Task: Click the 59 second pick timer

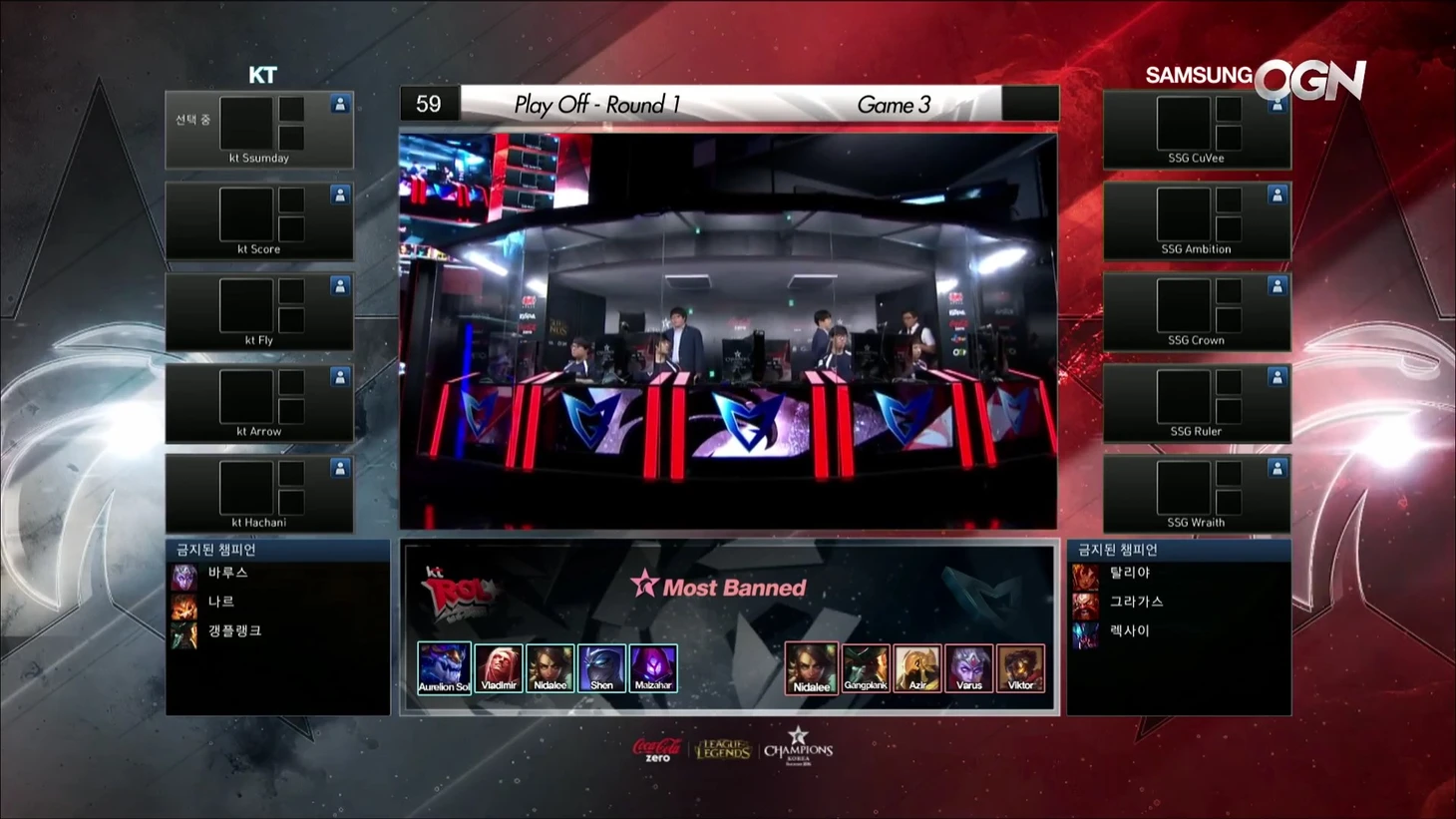Action: coord(429,103)
